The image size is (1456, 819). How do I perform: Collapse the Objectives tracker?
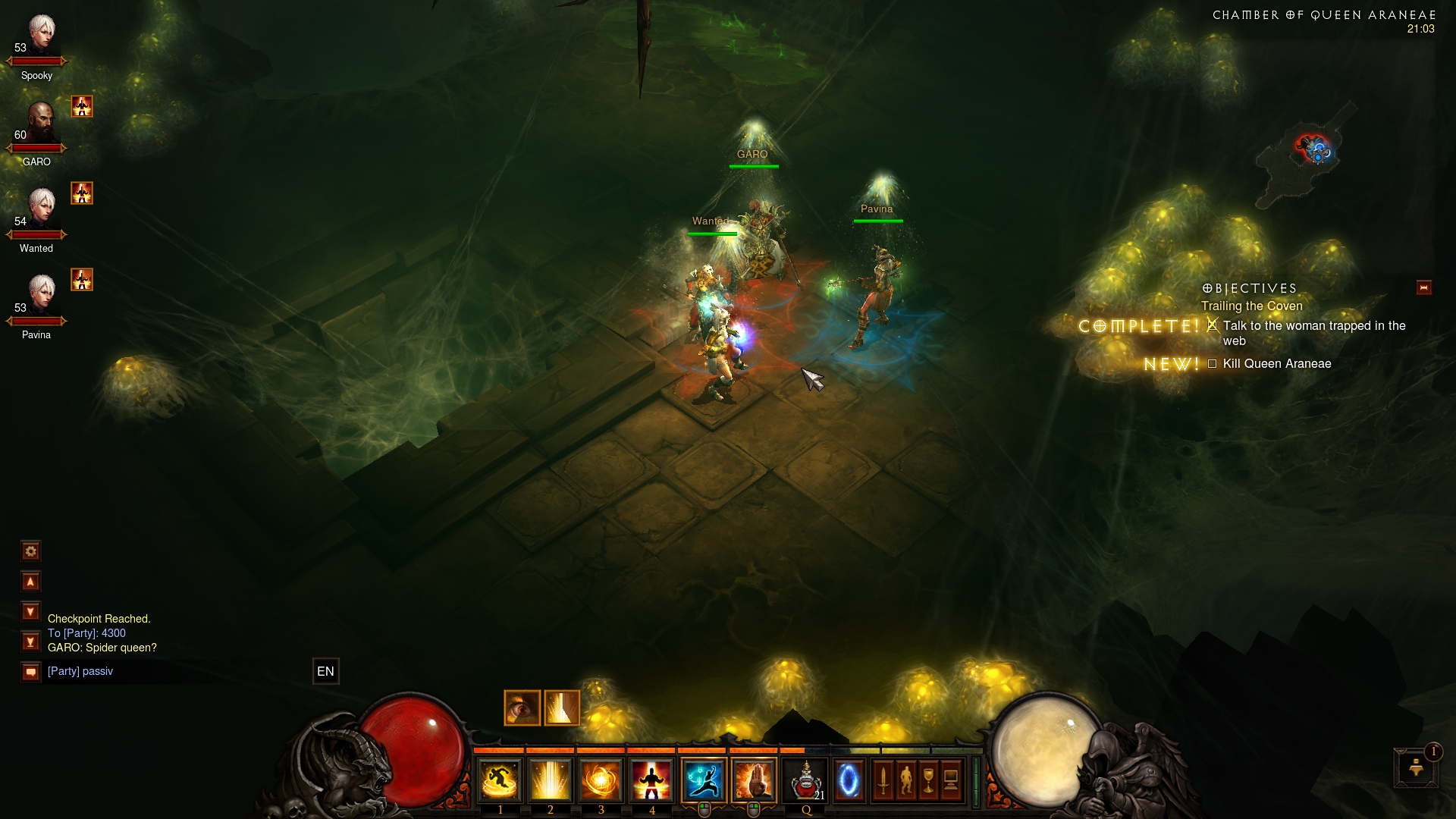click(x=1423, y=287)
